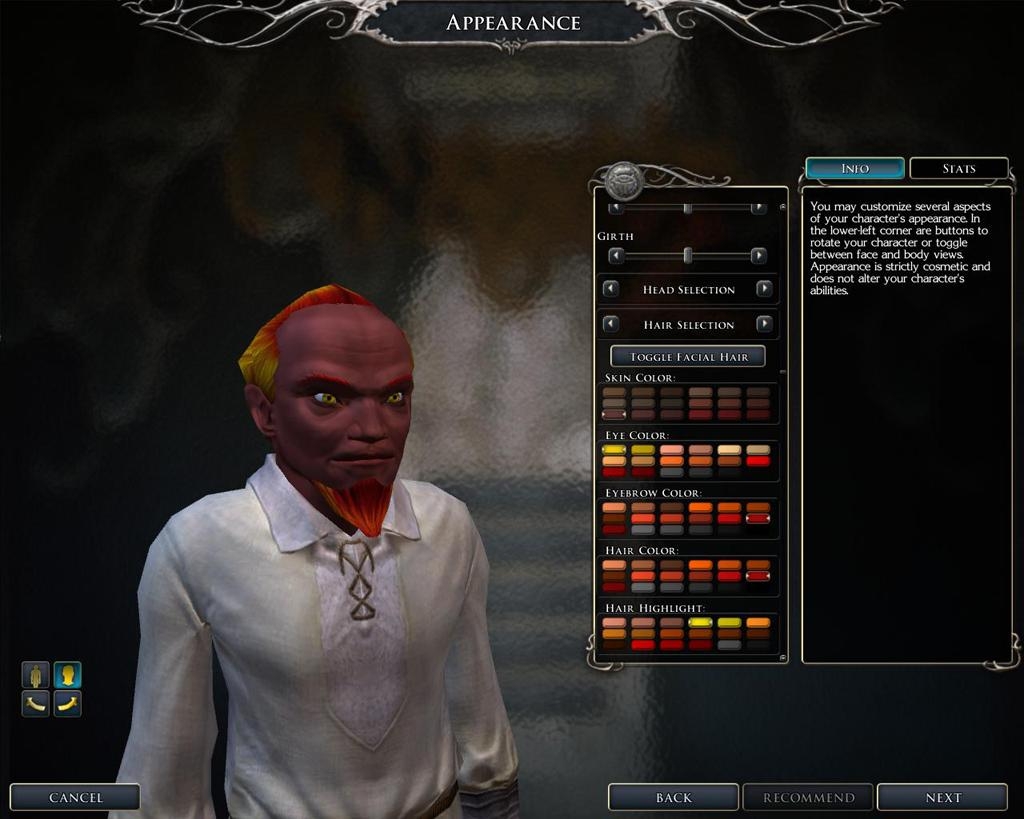This screenshot has height=819, width=1024.
Task: Go back to the previous step
Action: click(x=673, y=797)
